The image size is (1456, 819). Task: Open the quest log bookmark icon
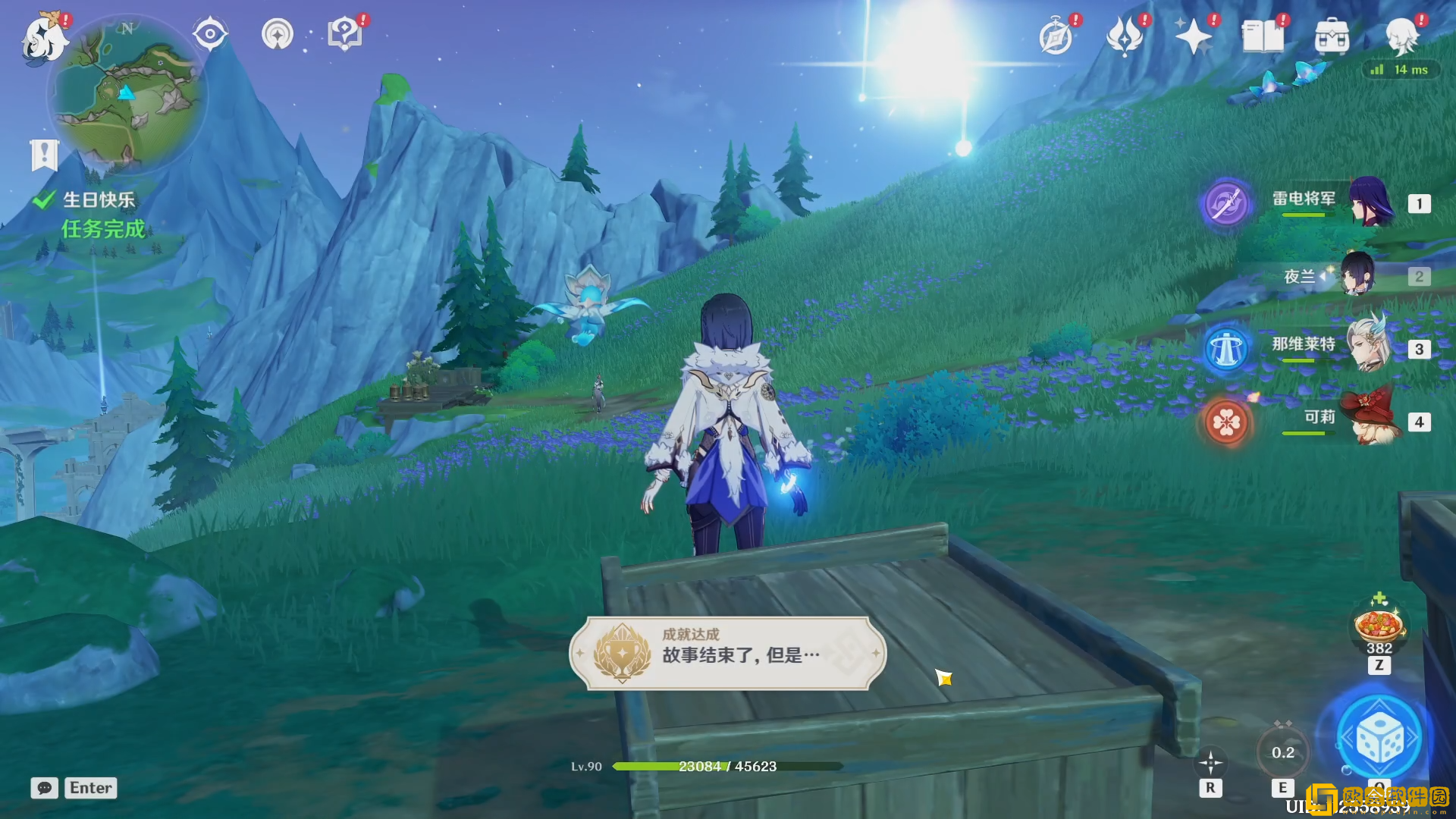pos(44,155)
